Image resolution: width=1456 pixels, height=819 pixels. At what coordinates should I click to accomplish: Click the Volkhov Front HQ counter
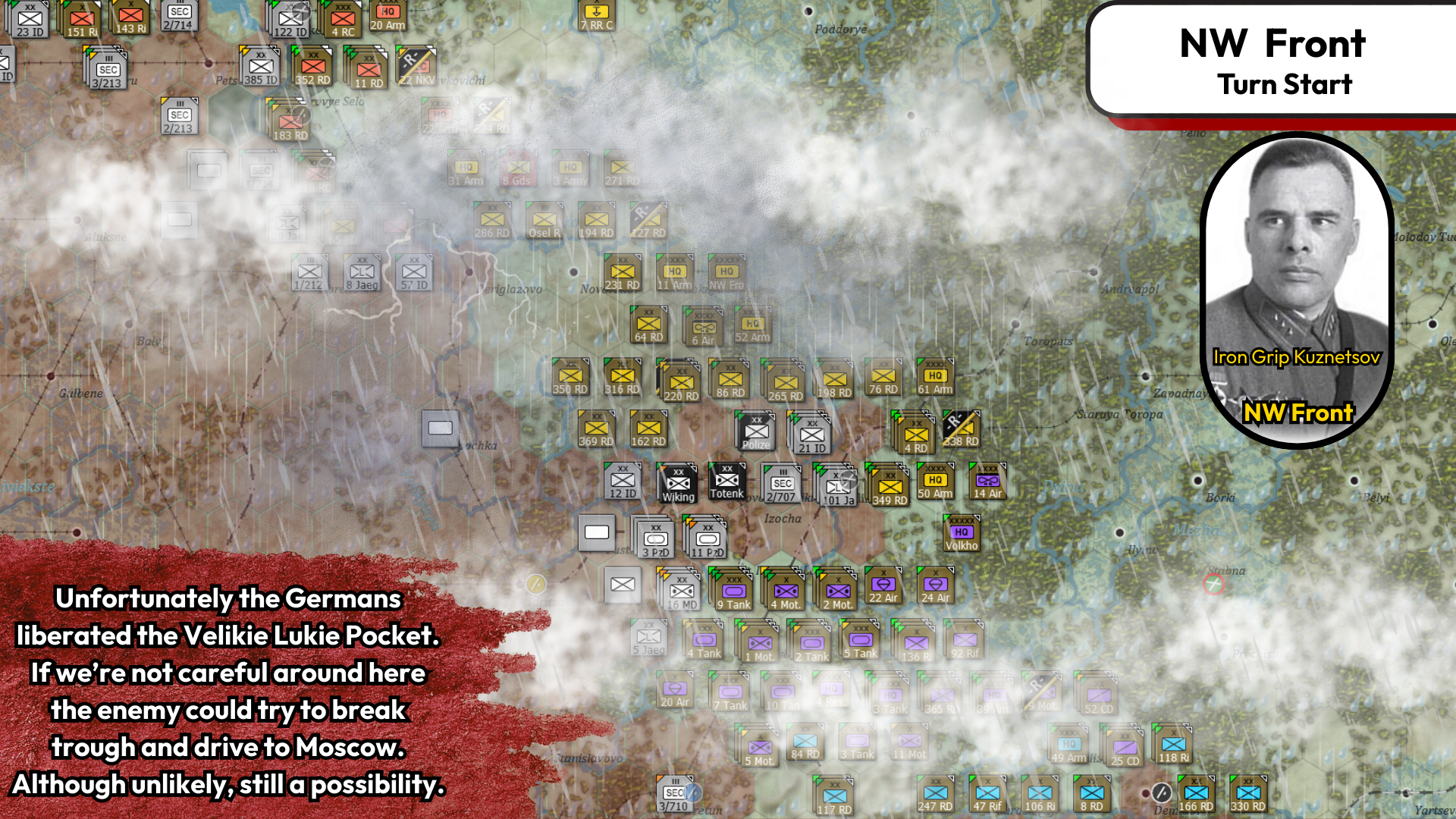[x=960, y=533]
